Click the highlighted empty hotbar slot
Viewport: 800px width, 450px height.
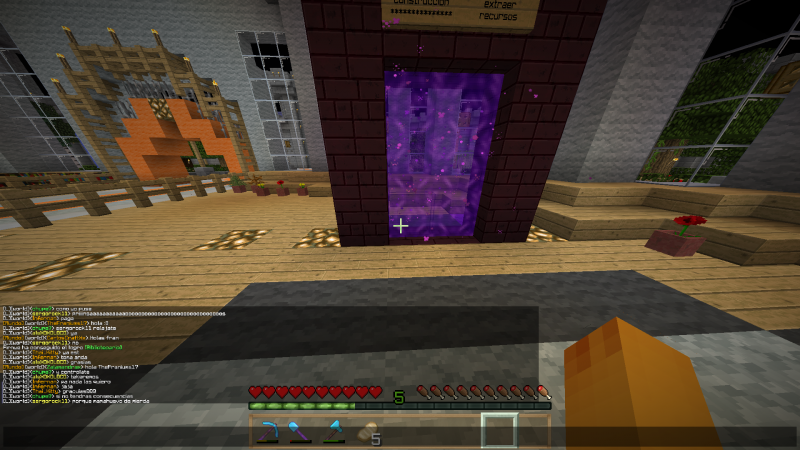point(499,431)
